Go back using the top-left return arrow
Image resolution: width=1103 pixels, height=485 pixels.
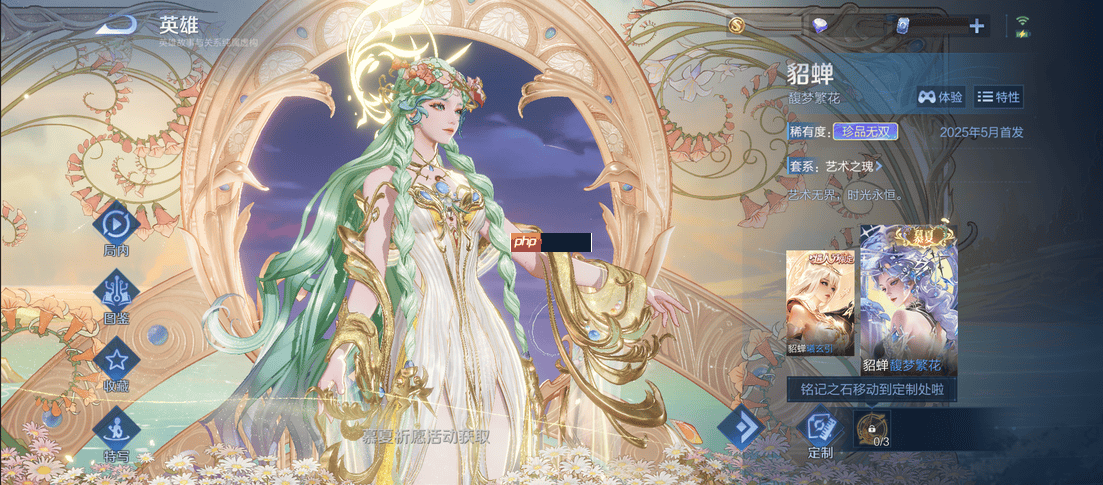(x=116, y=24)
